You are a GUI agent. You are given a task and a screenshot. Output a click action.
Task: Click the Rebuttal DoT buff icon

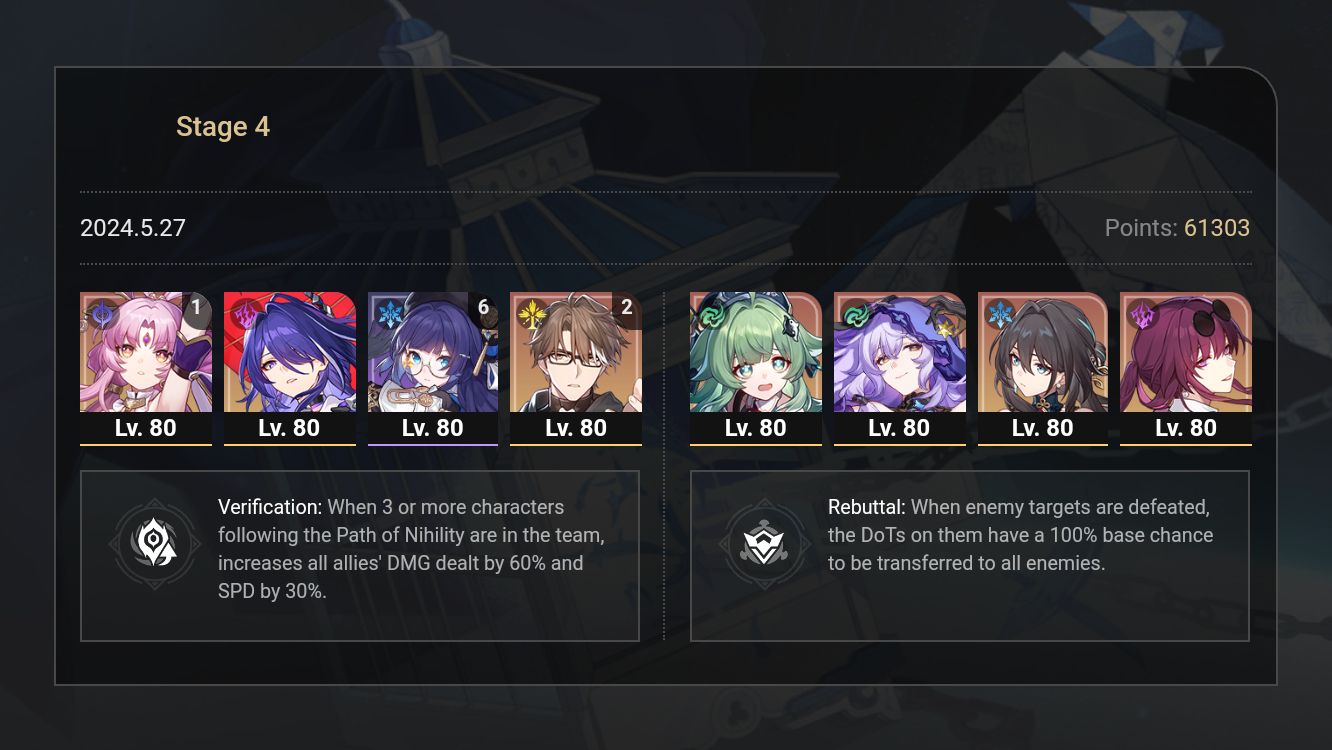(766, 544)
